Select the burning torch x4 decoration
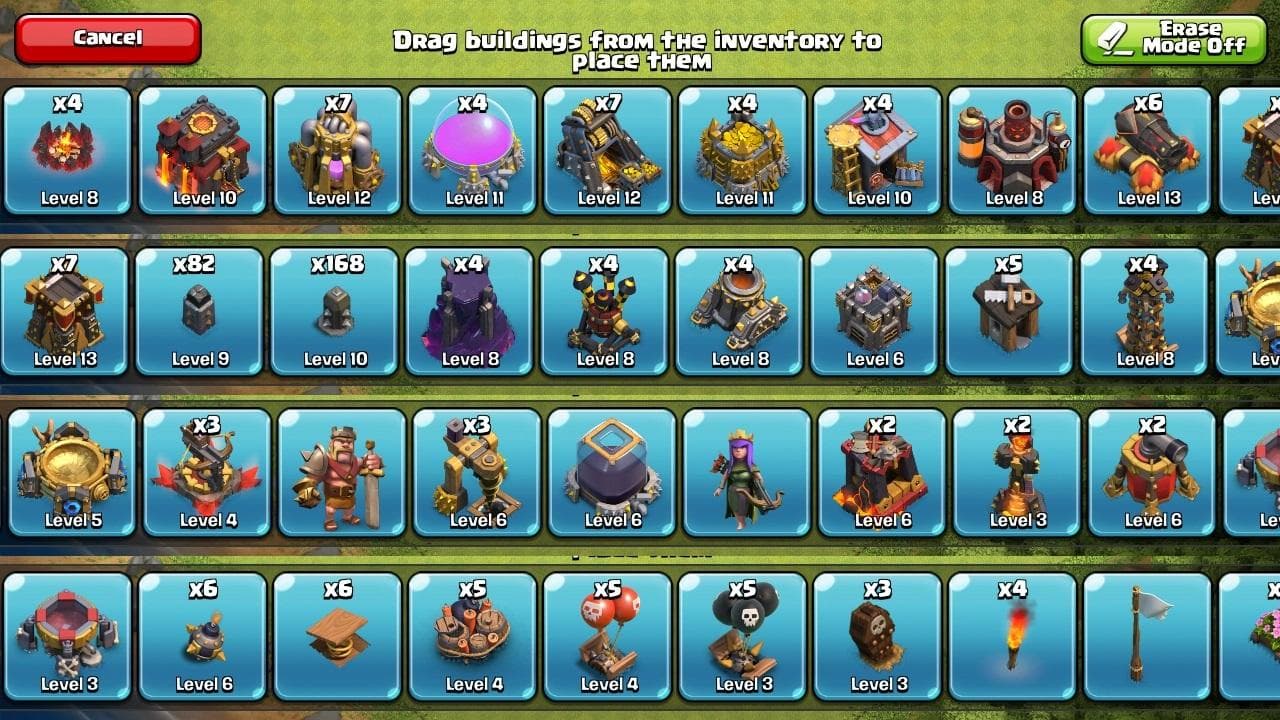The height and width of the screenshot is (720, 1280). pos(1013,636)
